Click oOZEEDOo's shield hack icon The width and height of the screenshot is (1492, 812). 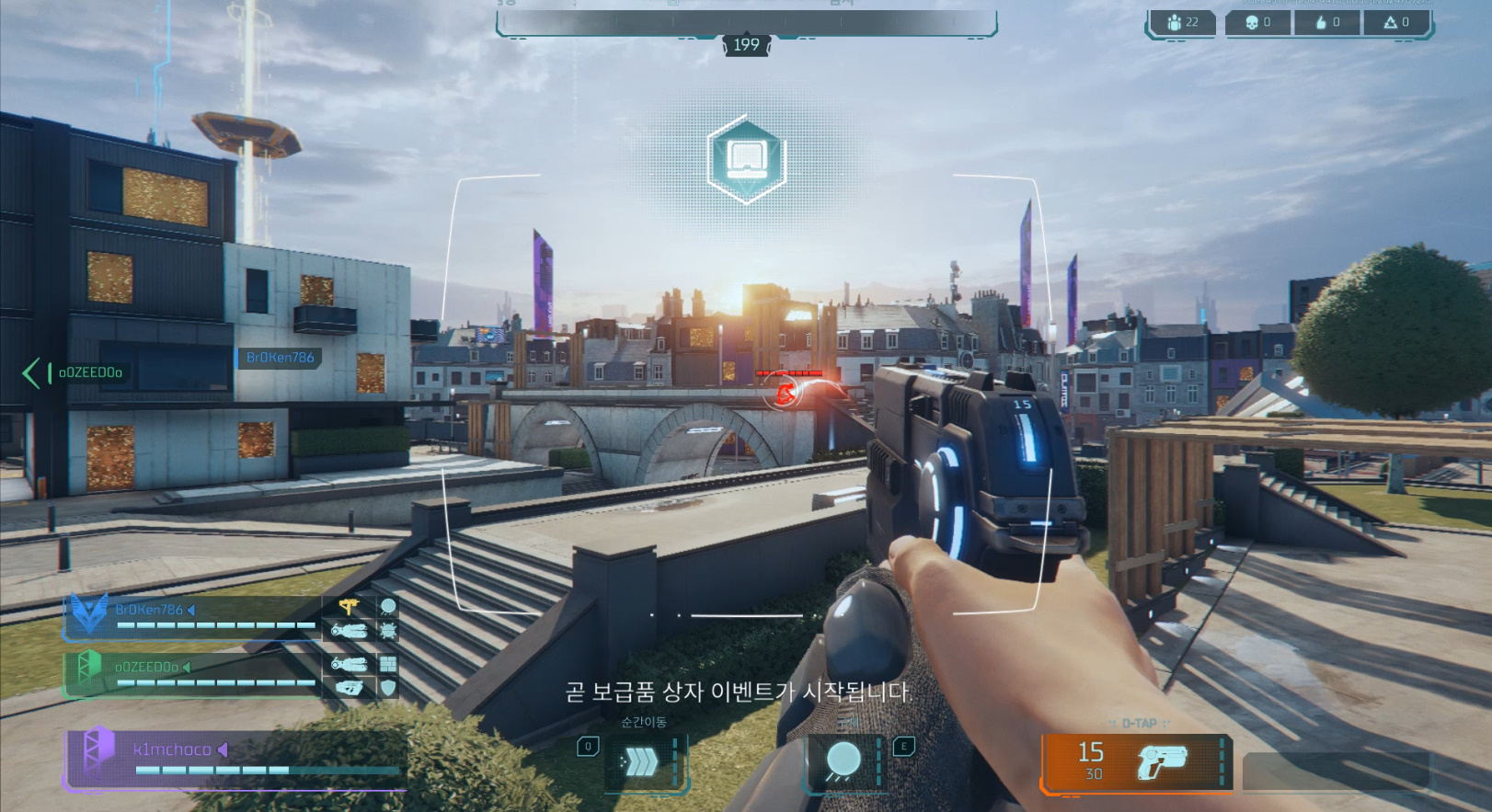click(x=388, y=687)
